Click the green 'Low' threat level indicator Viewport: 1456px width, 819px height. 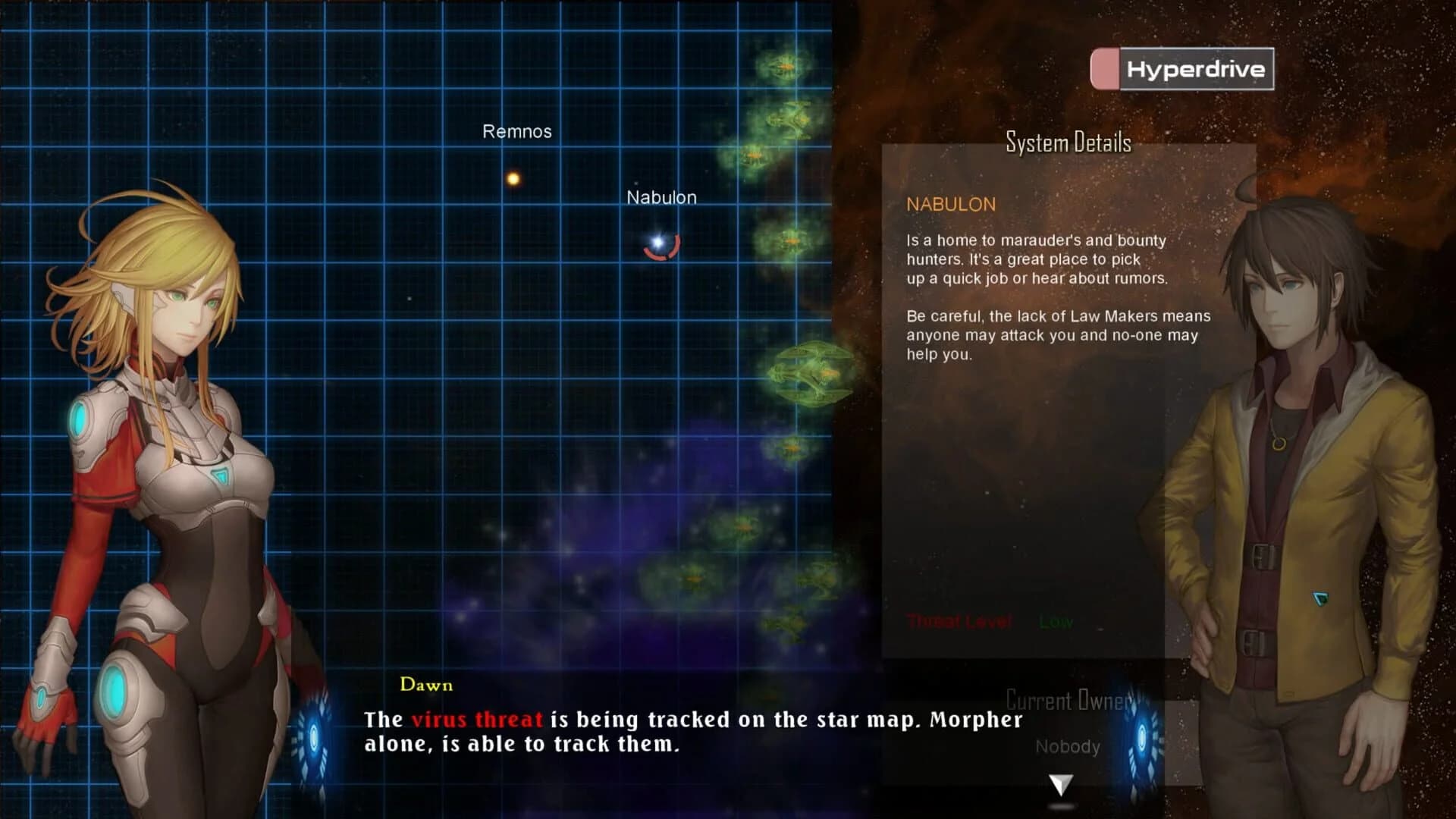tap(1054, 622)
